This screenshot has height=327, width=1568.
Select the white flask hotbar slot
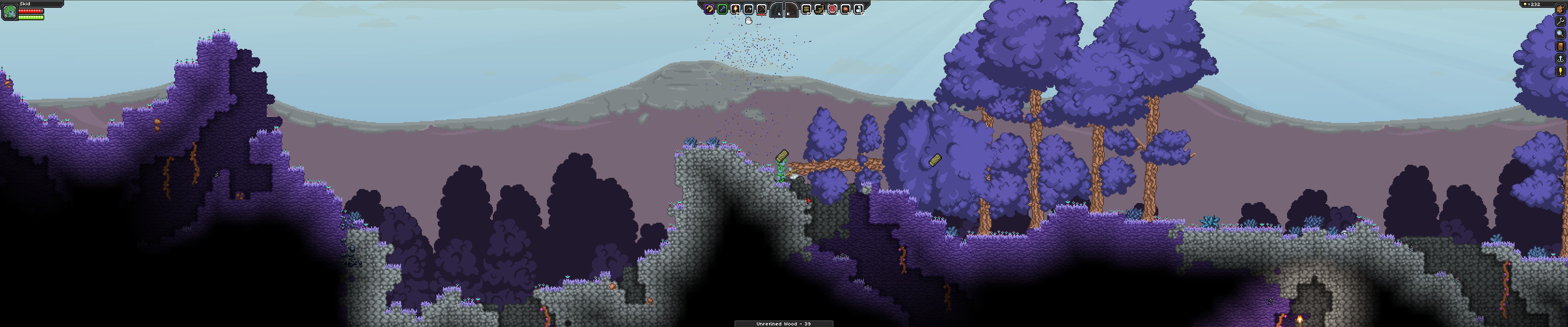858,9
